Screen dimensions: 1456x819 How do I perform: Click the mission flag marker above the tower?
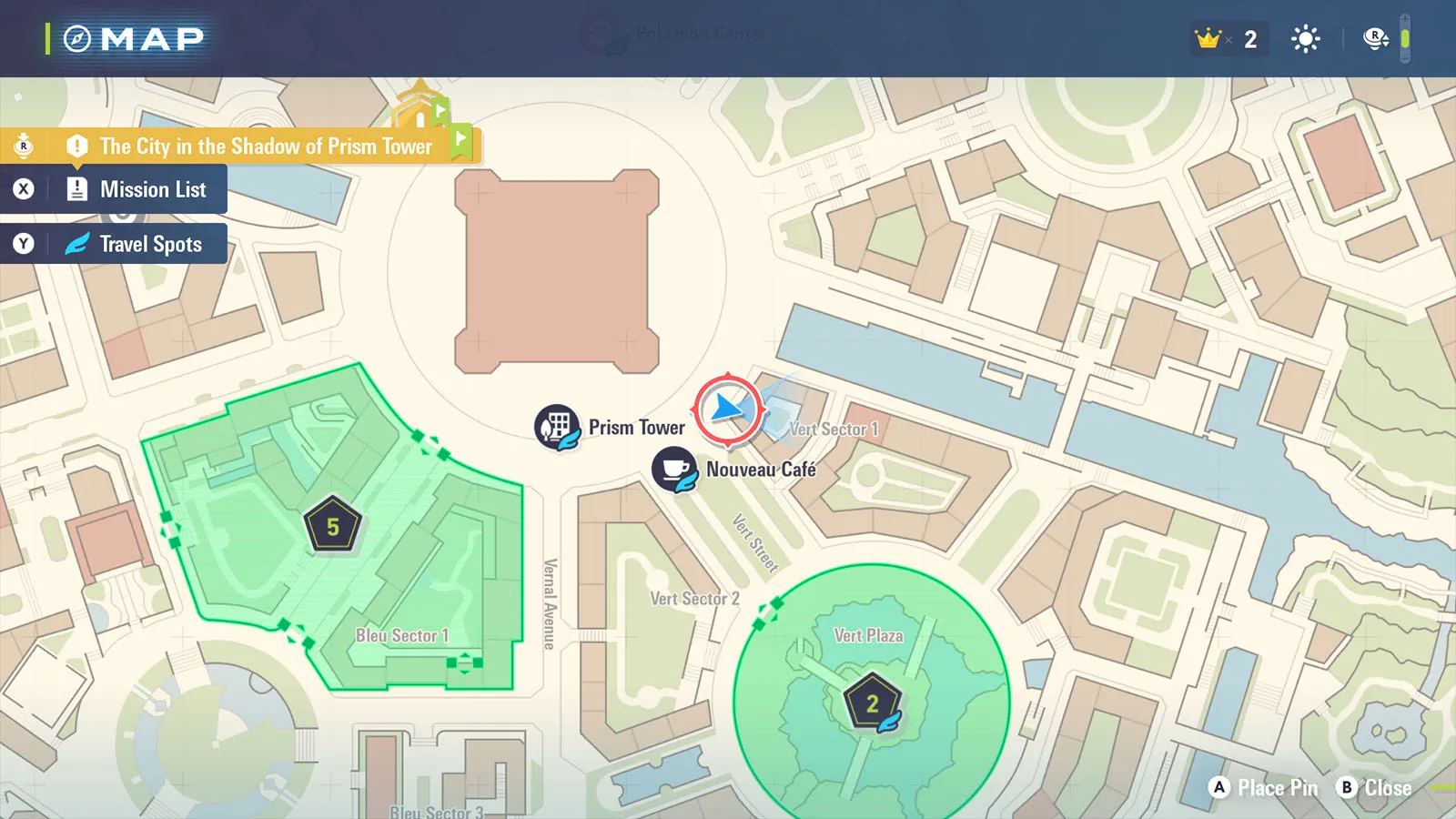point(420,107)
